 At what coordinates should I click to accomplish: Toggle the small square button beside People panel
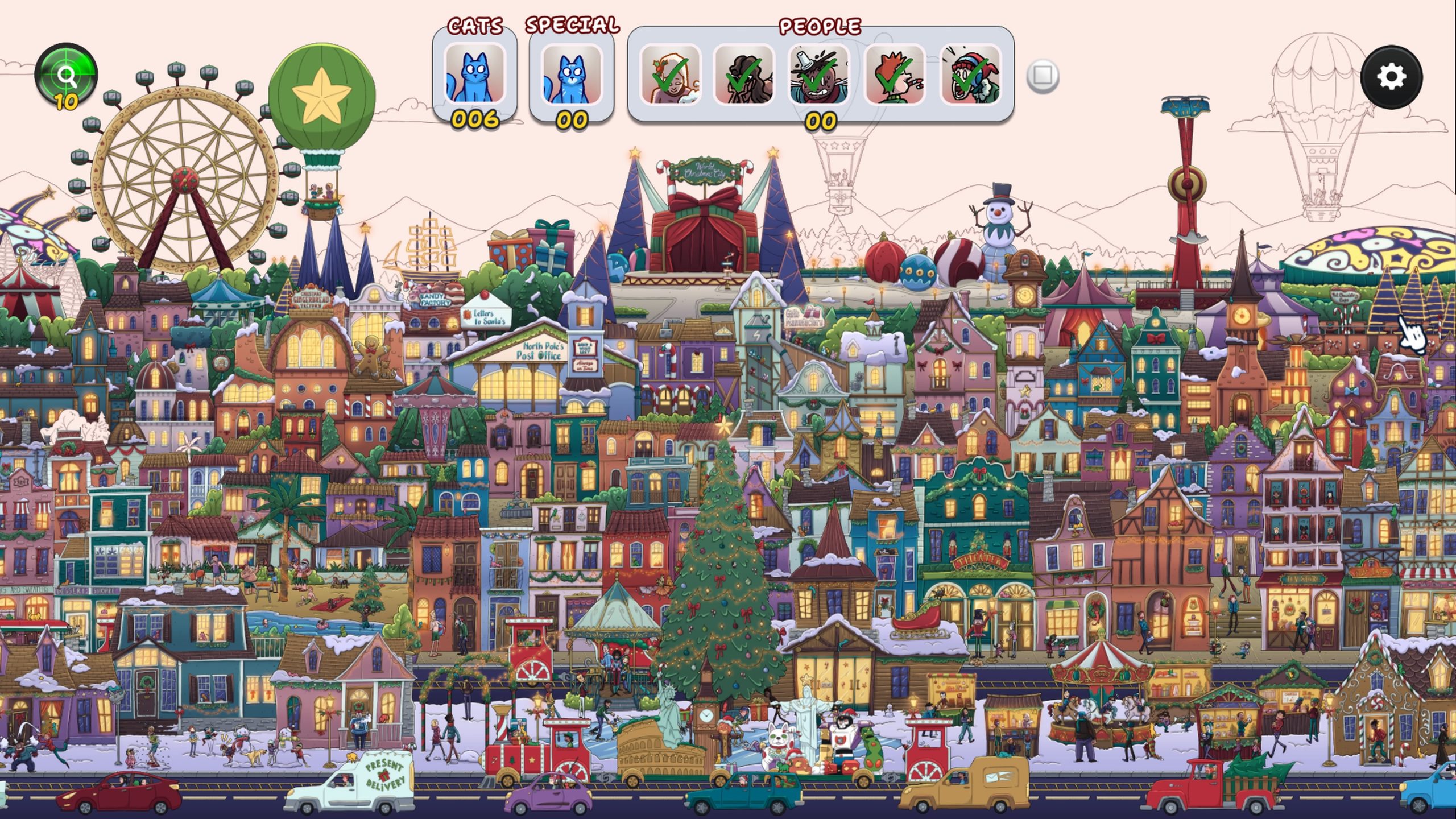[1043, 75]
